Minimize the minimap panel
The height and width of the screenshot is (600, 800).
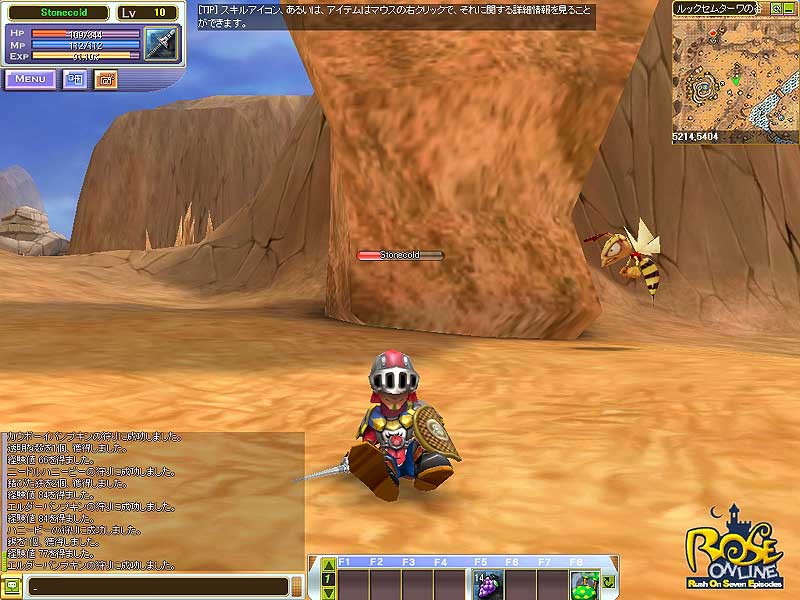point(789,8)
